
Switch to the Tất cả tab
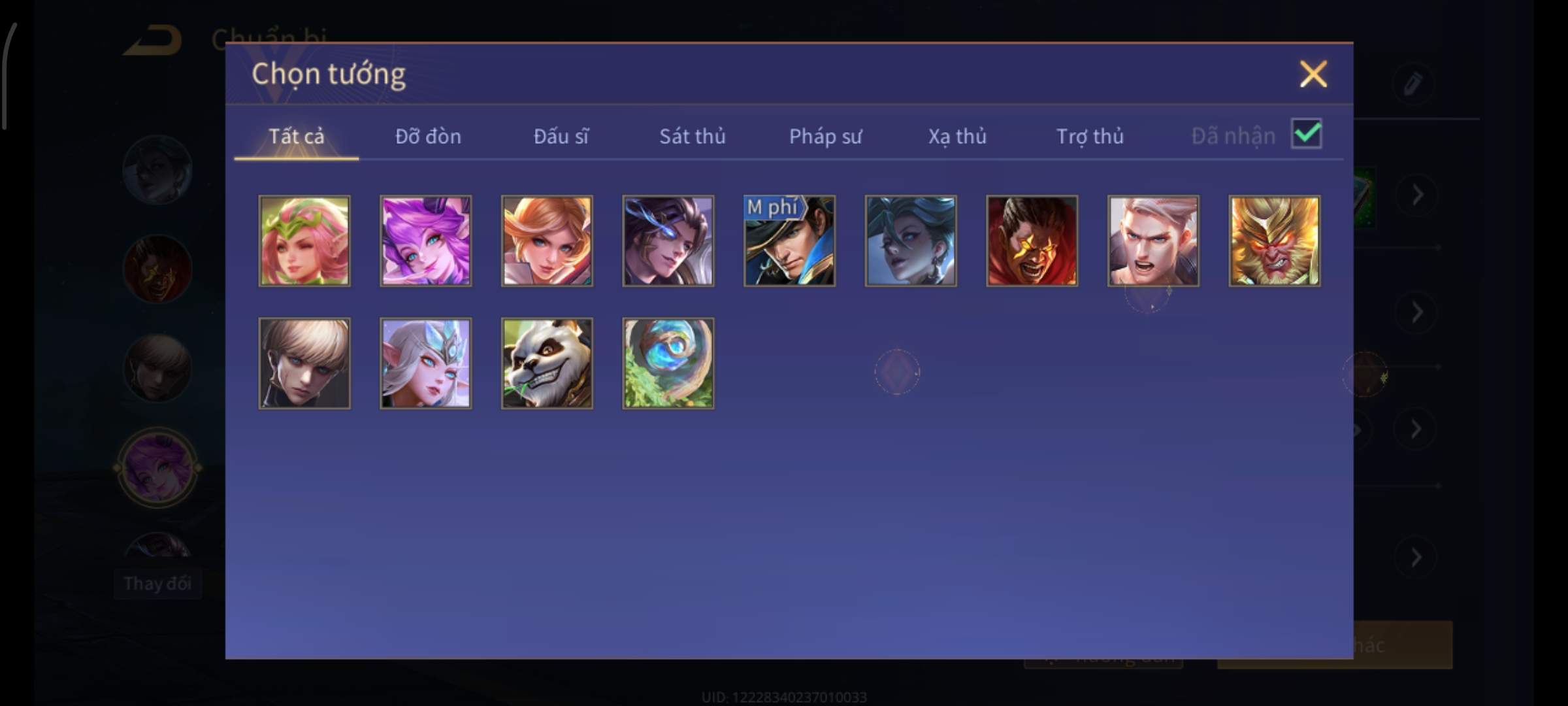click(296, 136)
